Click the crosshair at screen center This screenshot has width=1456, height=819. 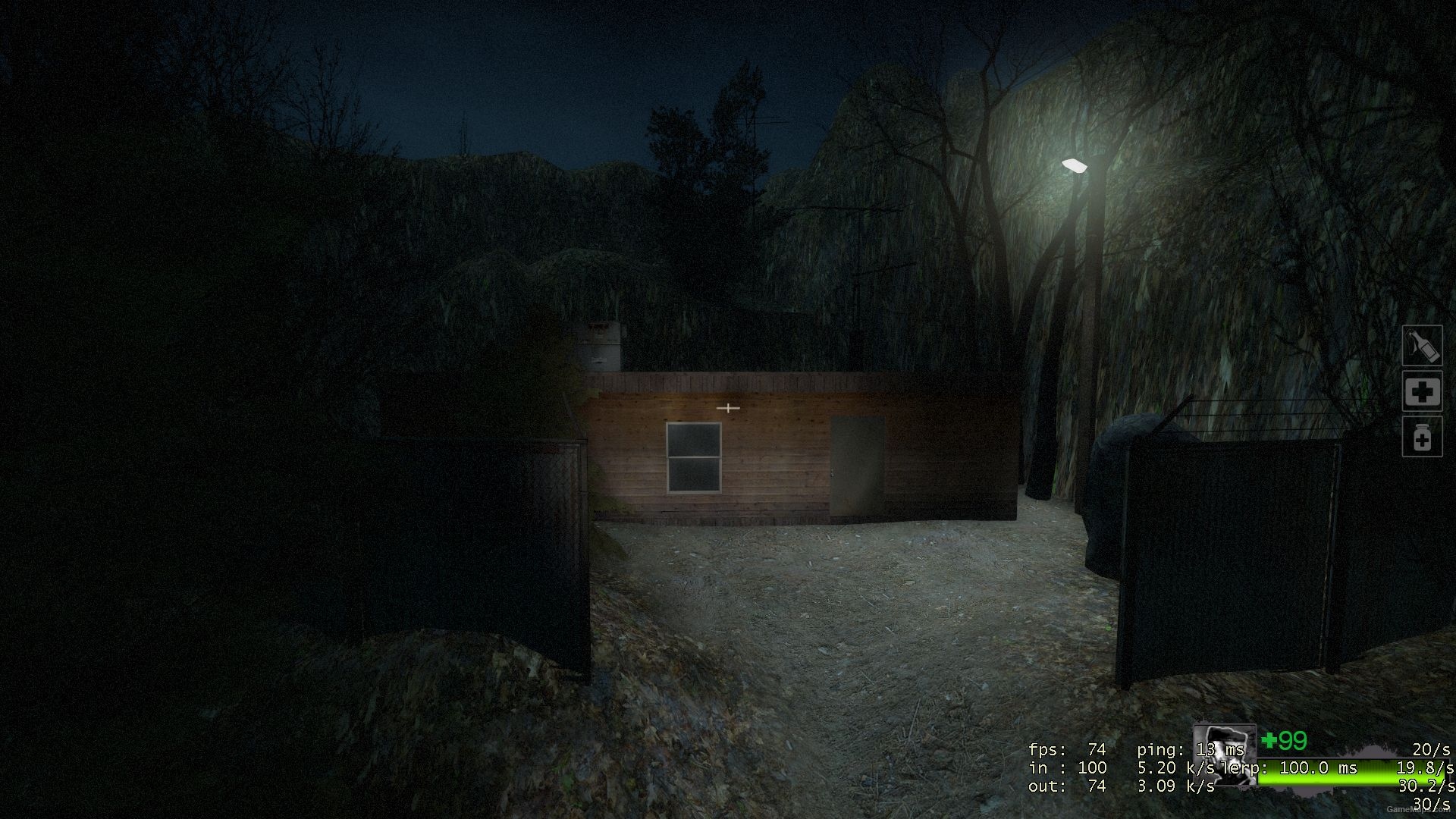pyautogui.click(x=727, y=407)
